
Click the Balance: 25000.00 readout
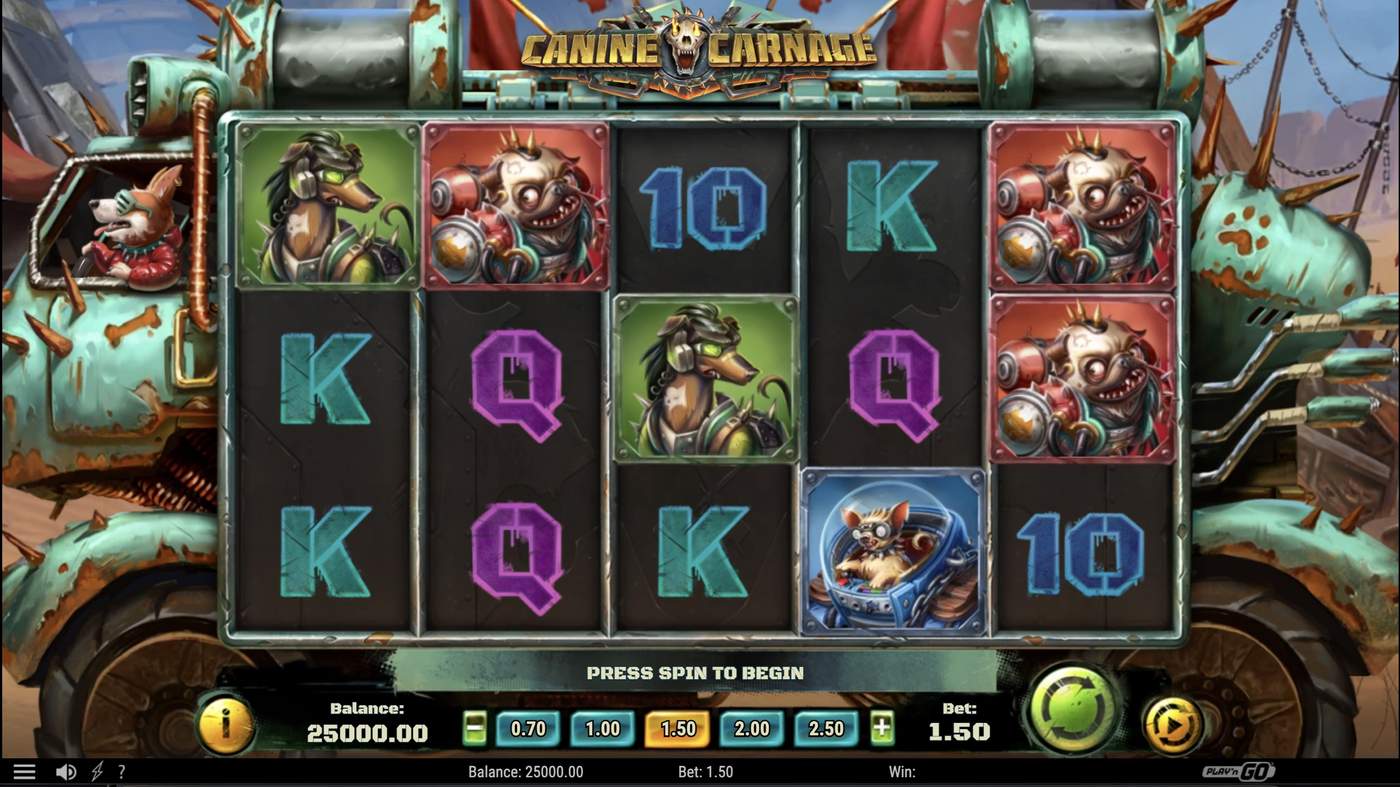[x=369, y=722]
